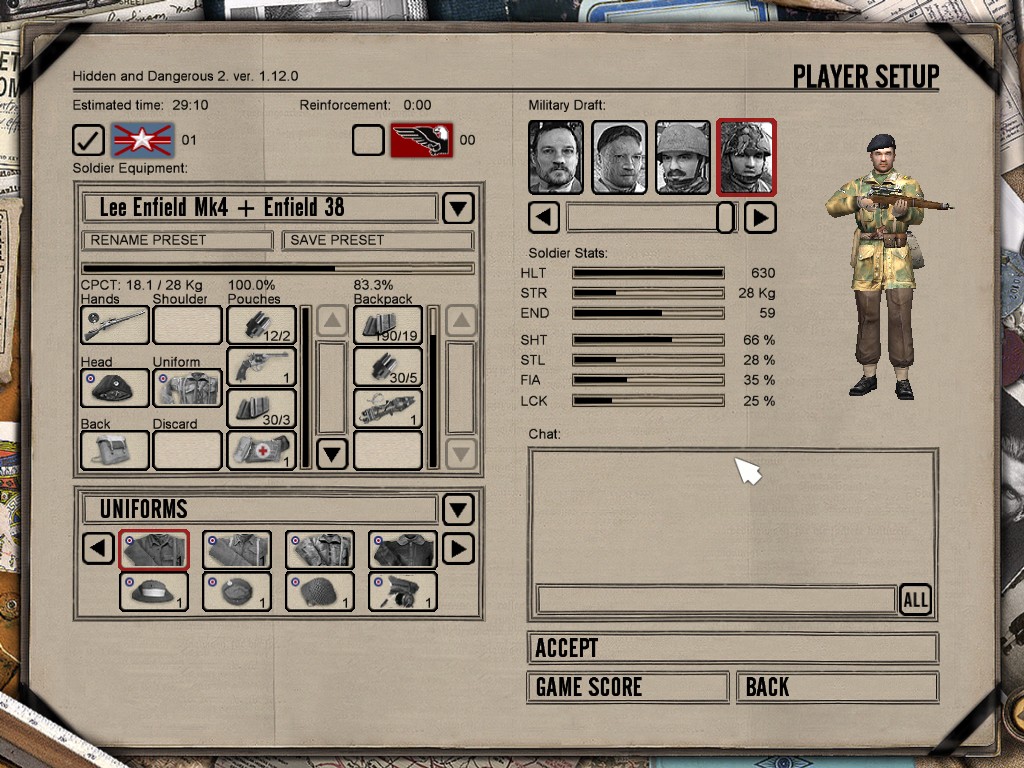Expand the UNIFORMS category dropdown
The image size is (1024, 768).
[458, 509]
